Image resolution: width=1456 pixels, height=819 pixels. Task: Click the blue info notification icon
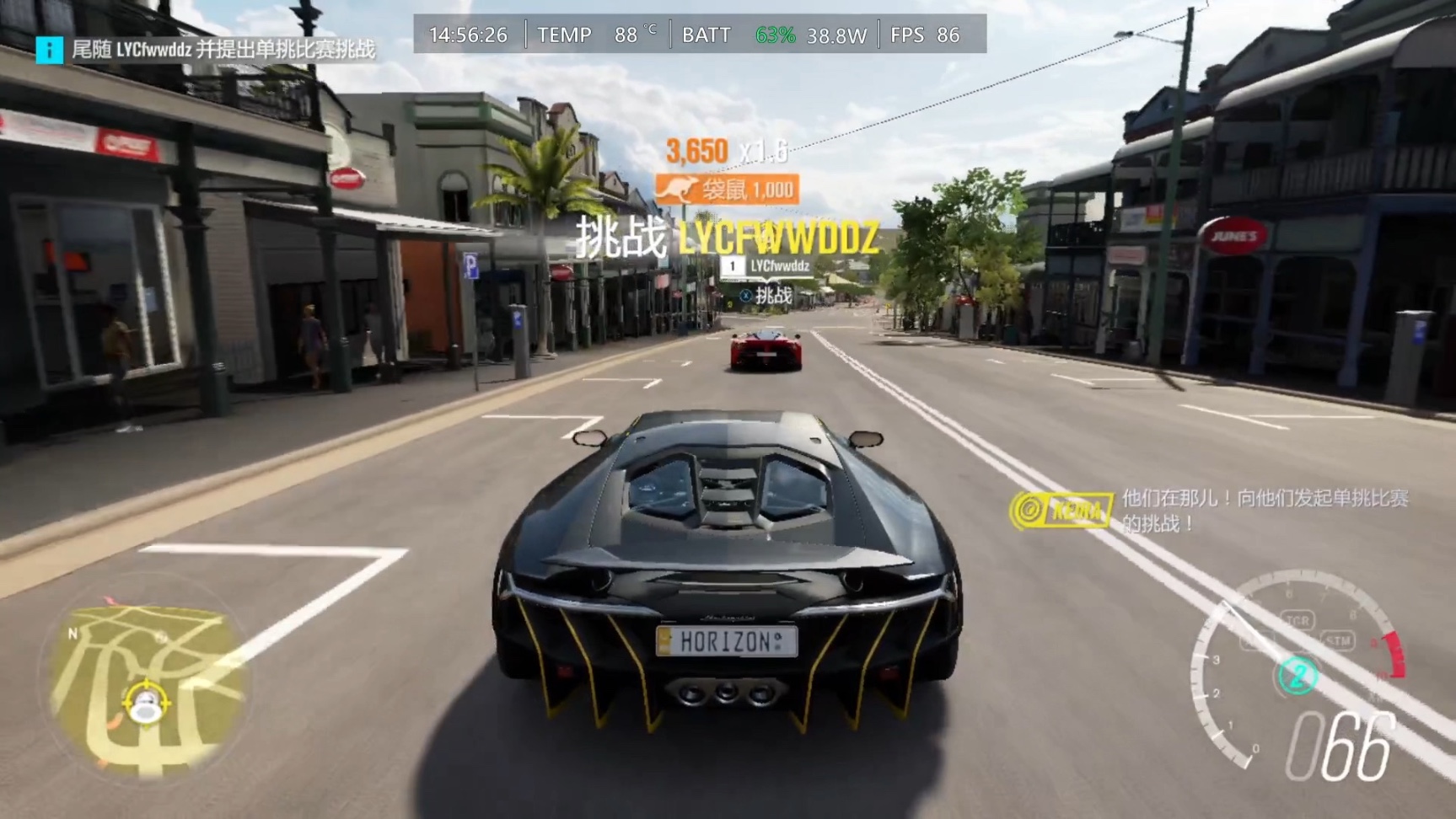pyautogui.click(x=50, y=51)
